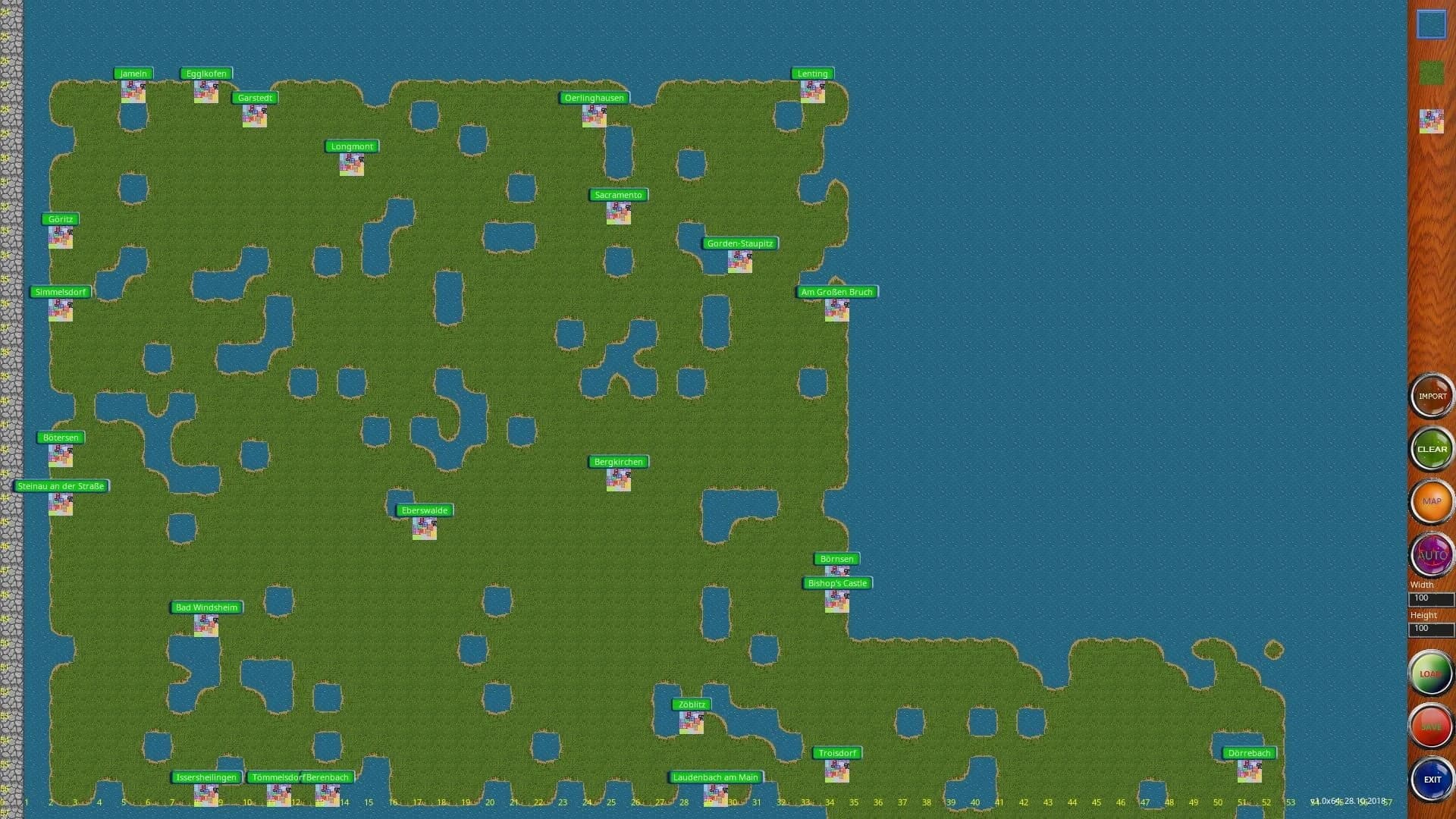Click the Height input field showing 100
Viewport: 1456px width, 819px height.
1430,629
